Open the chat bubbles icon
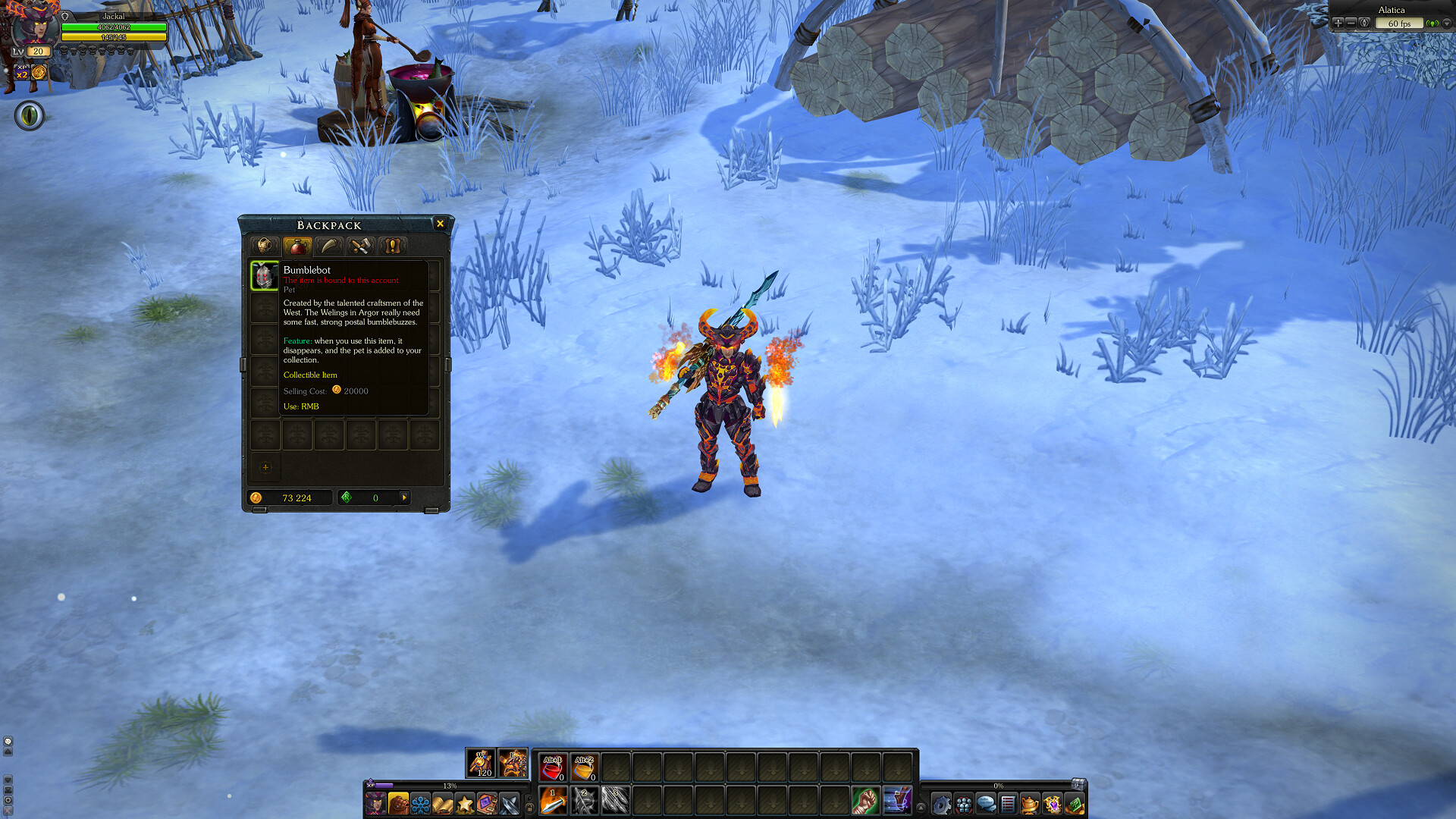1456x819 pixels. coord(986,804)
